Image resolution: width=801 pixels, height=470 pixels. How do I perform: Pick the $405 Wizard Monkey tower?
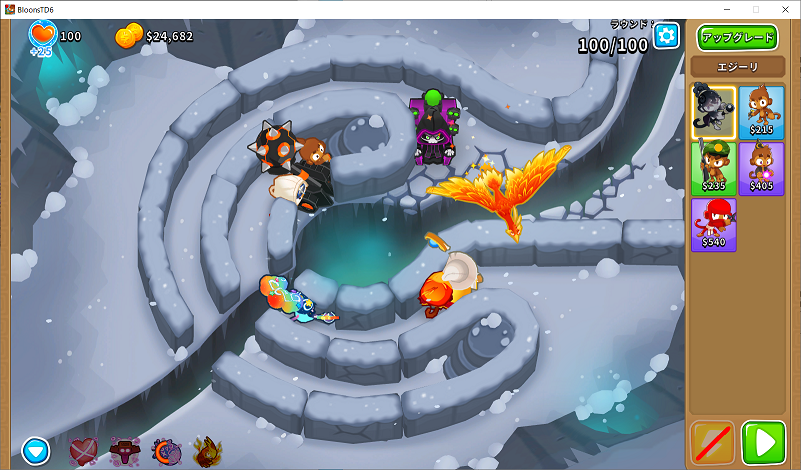coord(761,168)
